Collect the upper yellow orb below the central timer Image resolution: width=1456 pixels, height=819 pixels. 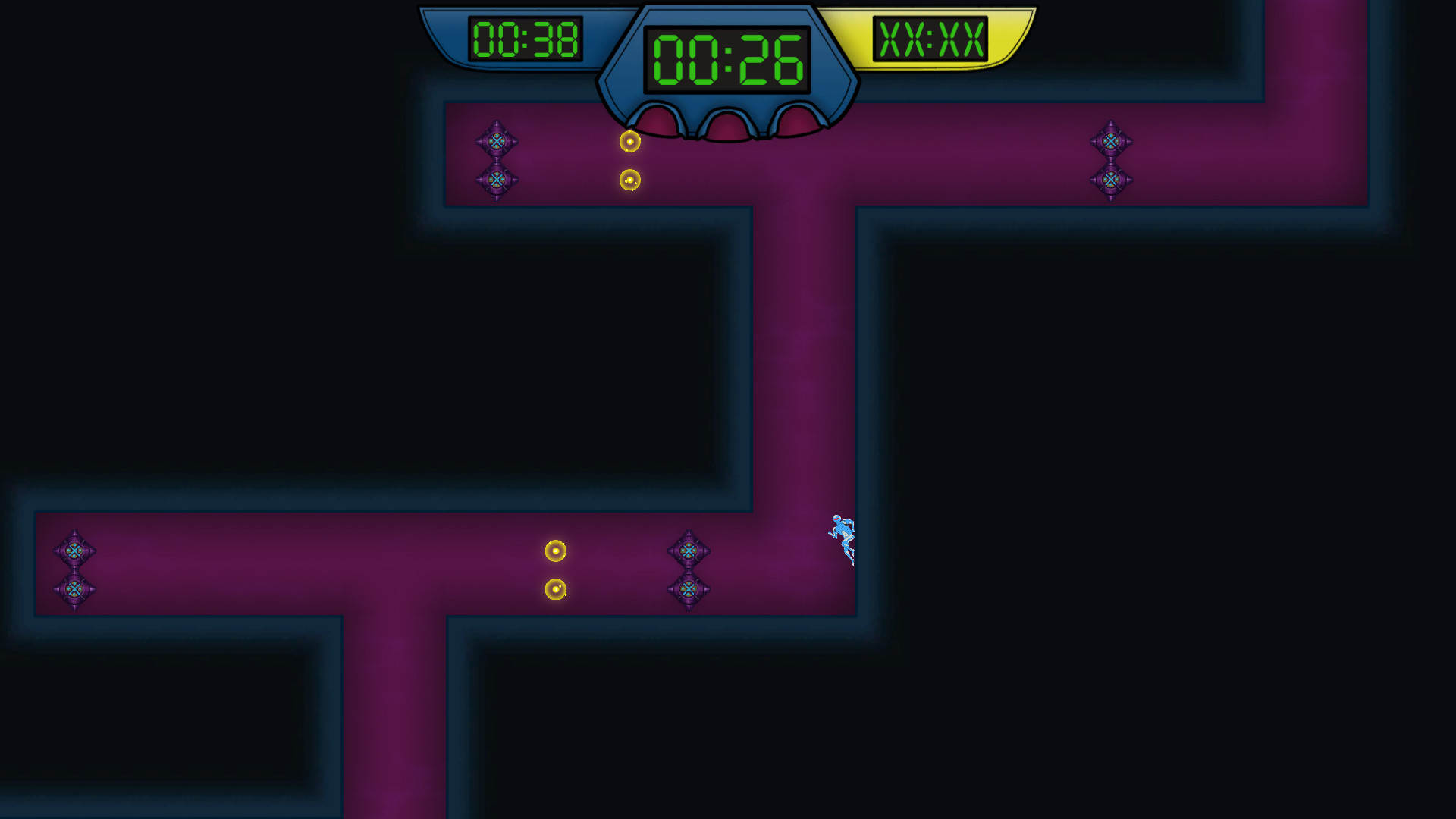tap(629, 140)
